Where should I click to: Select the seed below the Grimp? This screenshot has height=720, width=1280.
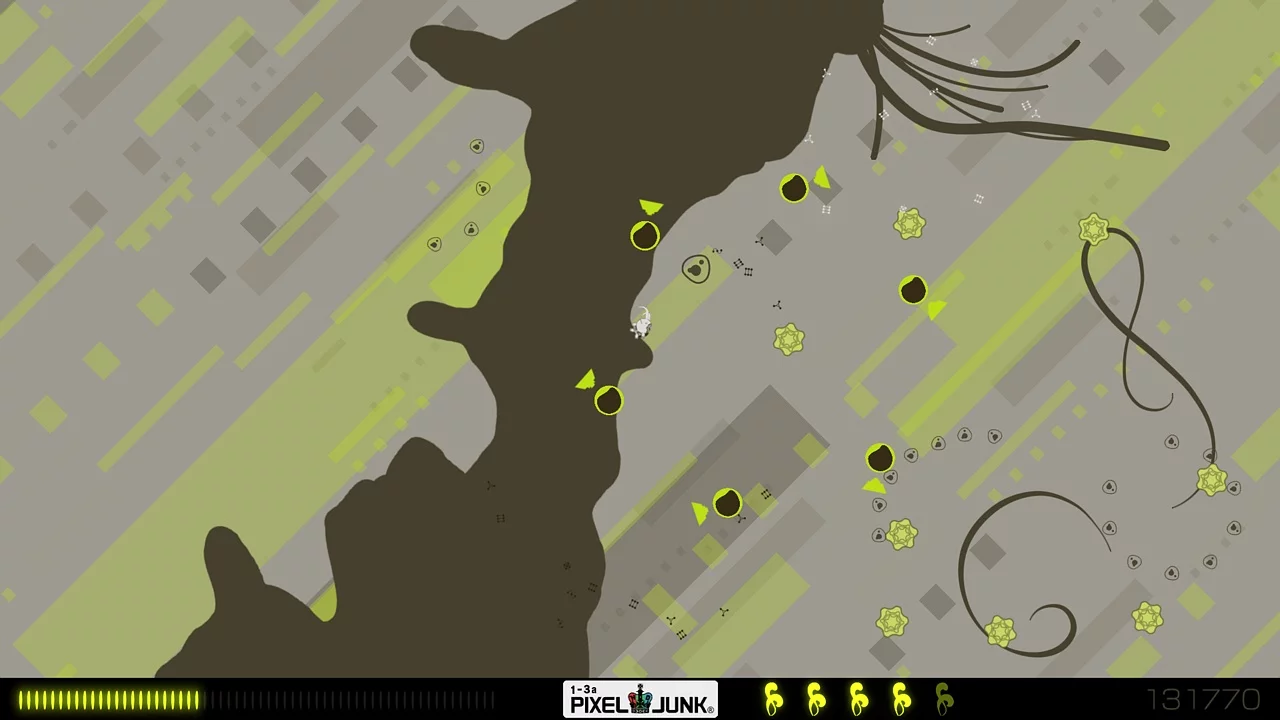pos(610,400)
